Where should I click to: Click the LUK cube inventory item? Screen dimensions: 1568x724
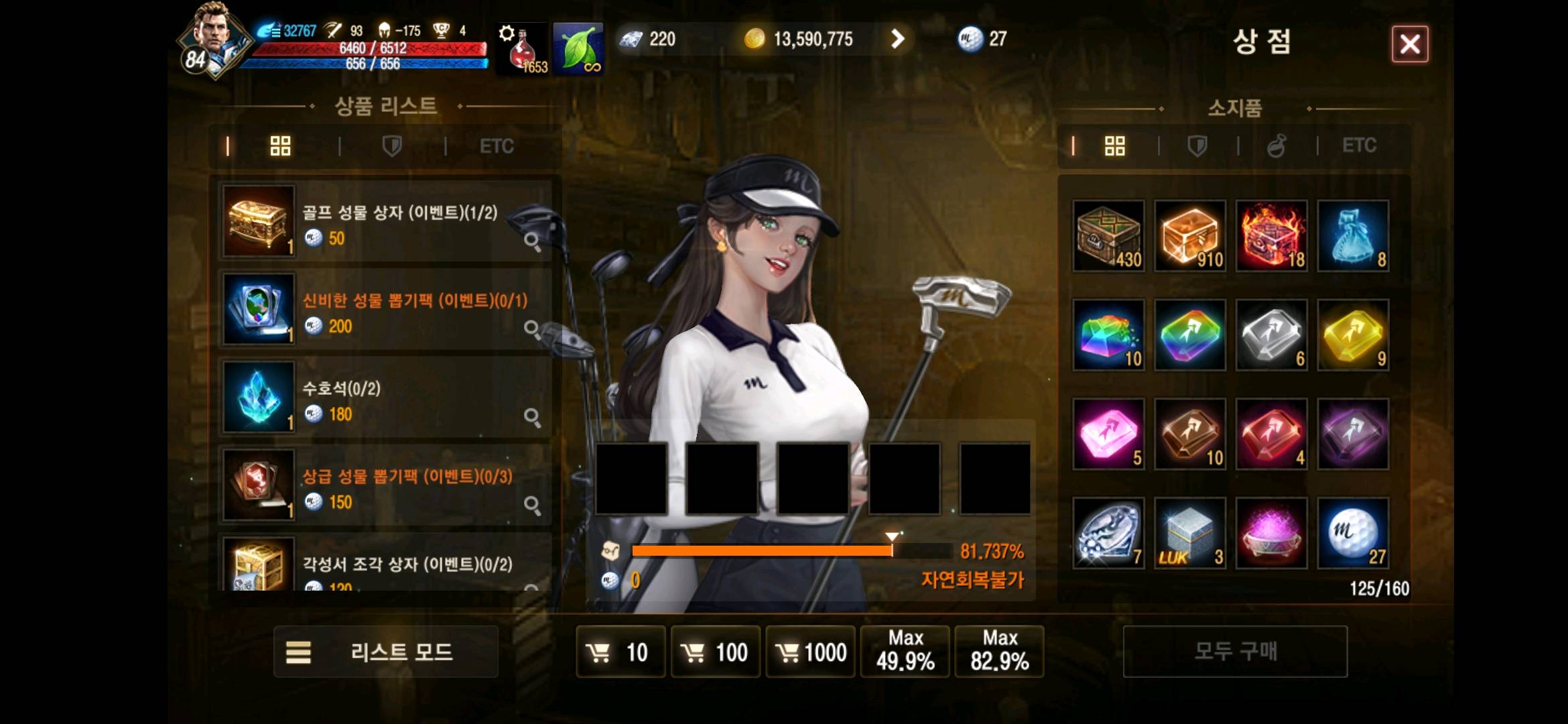click(x=1190, y=534)
